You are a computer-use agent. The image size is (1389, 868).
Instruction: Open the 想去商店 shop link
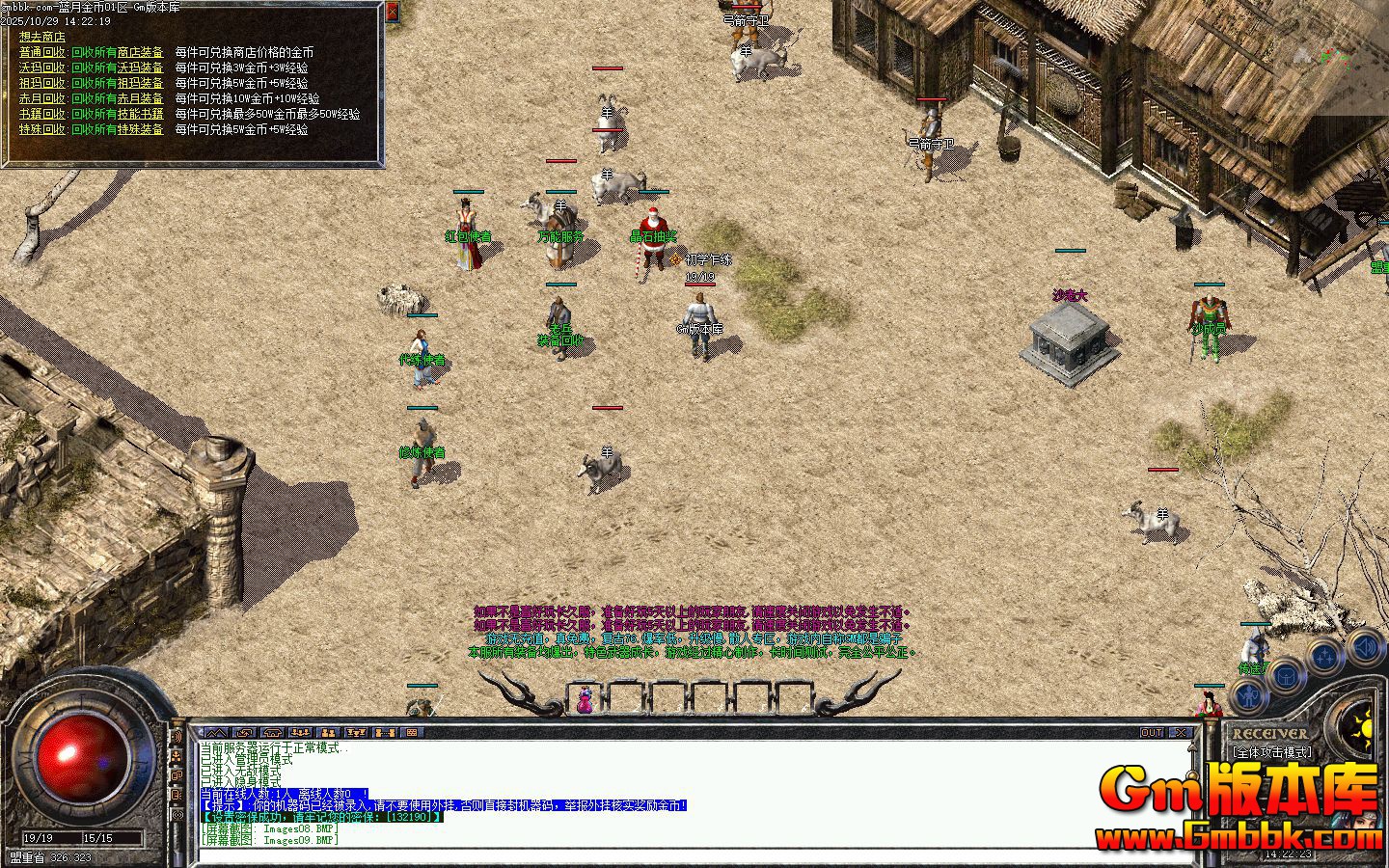(42, 37)
